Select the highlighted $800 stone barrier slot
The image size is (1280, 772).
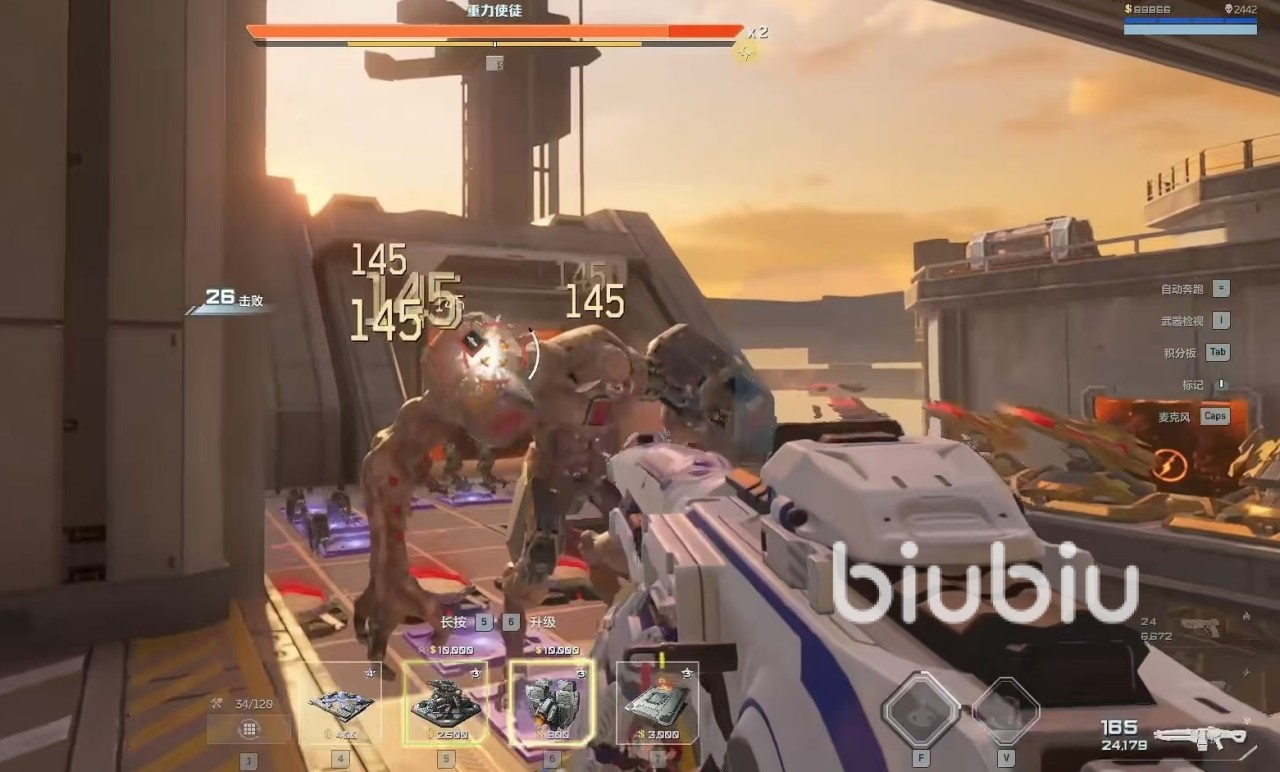point(551,704)
